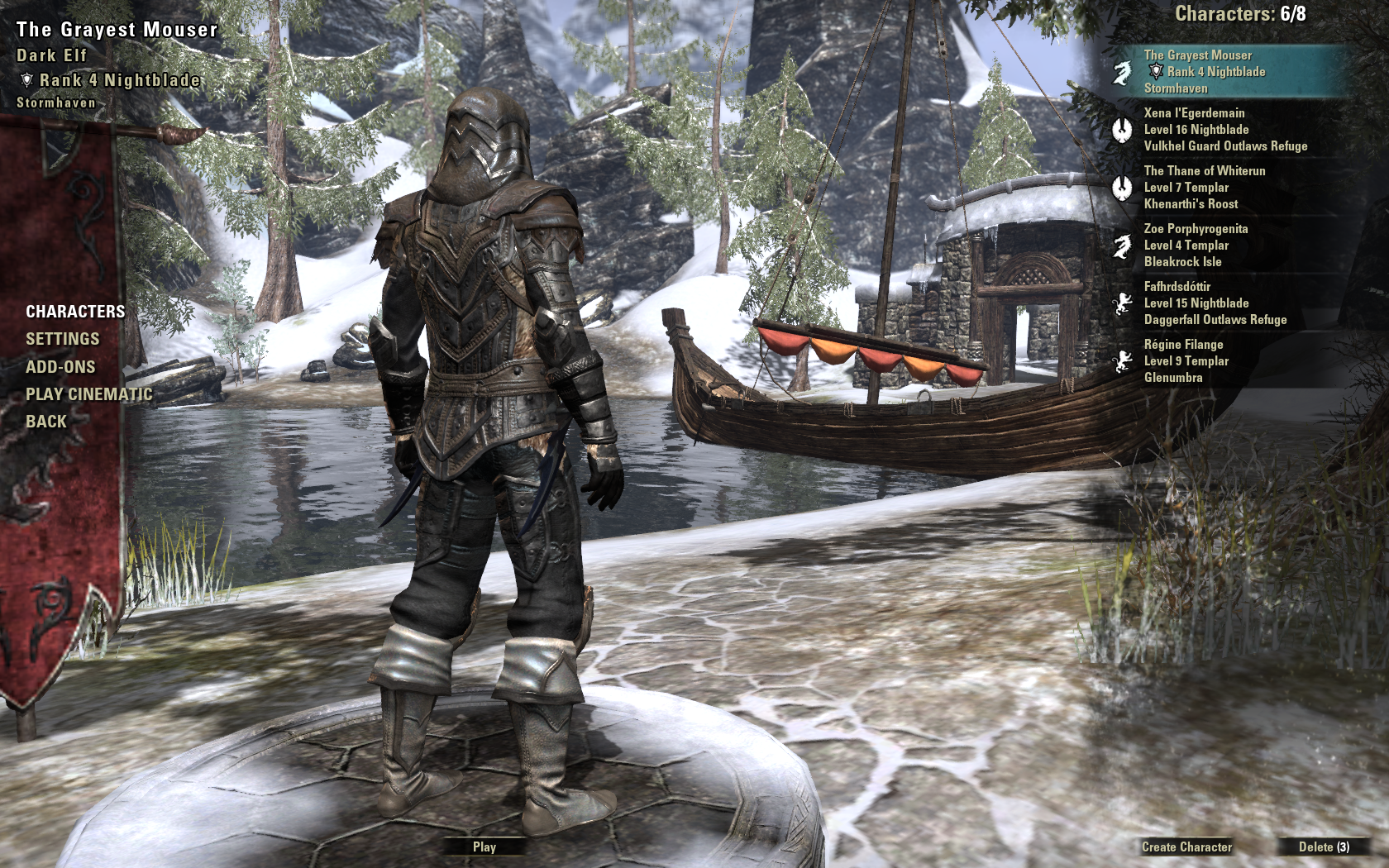Click the Delete character button
Image resolution: width=1389 pixels, height=868 pixels.
click(1323, 847)
